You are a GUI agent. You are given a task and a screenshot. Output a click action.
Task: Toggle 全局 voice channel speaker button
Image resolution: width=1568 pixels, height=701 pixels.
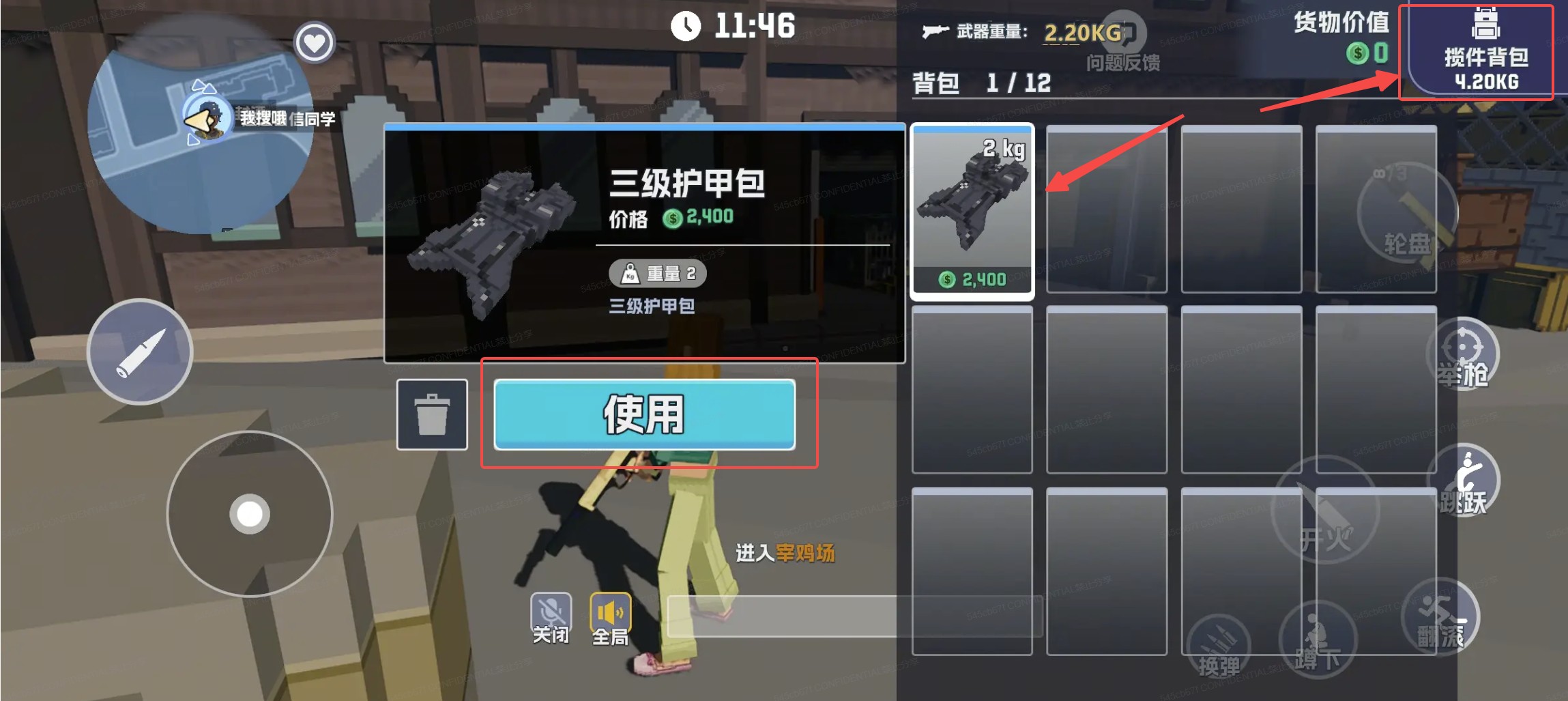(609, 611)
